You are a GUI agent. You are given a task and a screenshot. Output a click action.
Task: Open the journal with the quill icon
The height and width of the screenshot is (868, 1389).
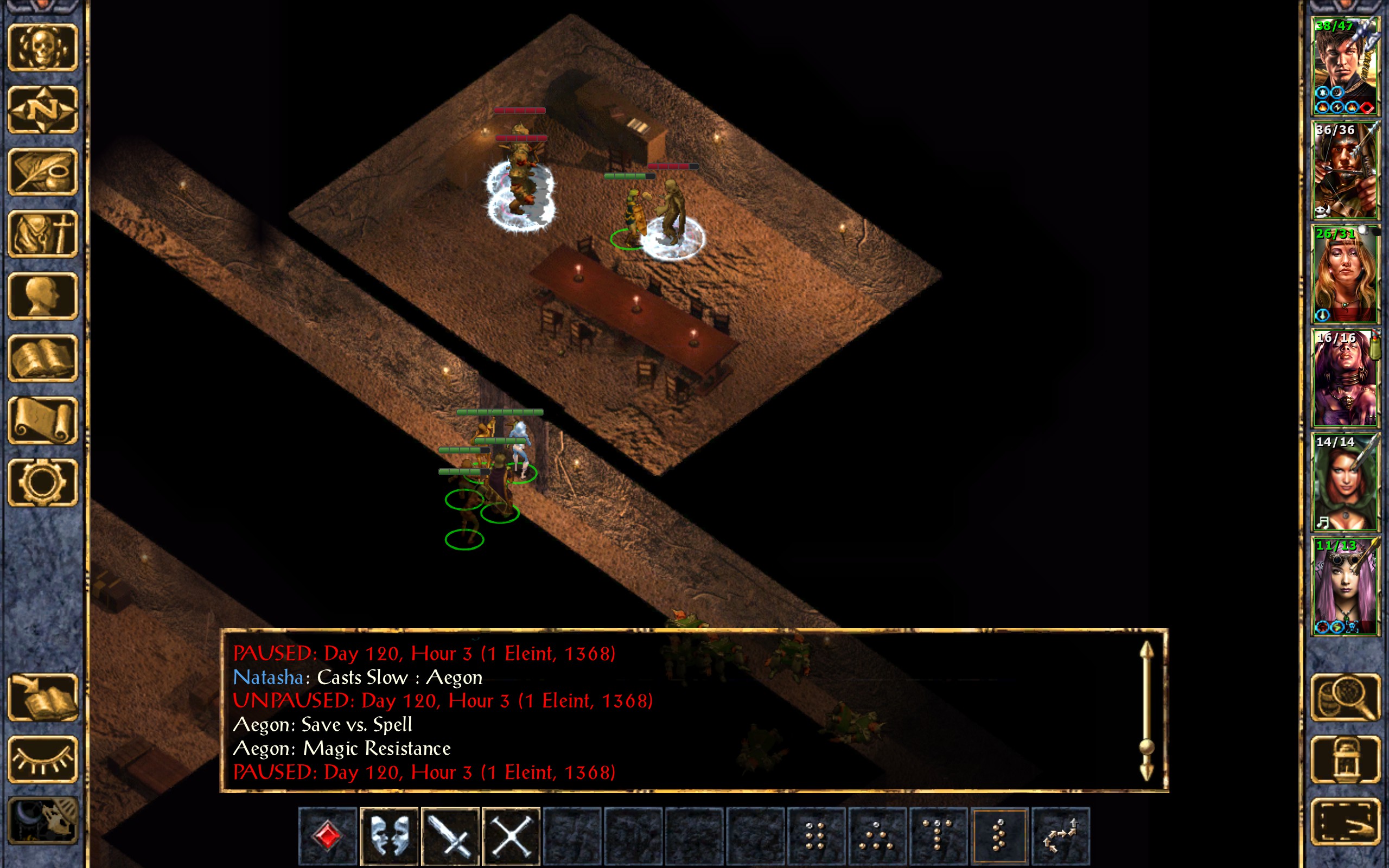coord(42,171)
